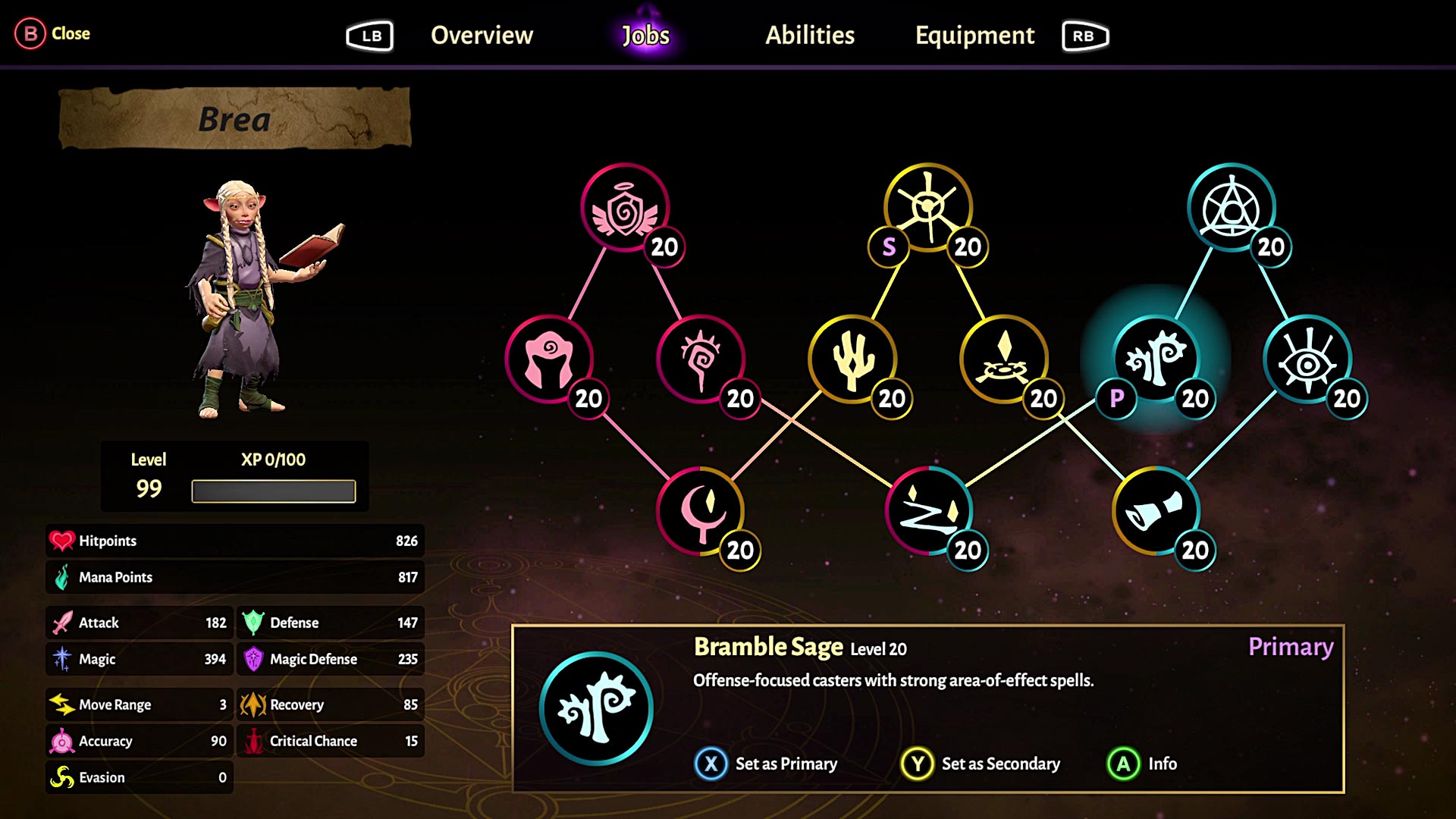Click the XP progress bar
1456x819 pixels.
(x=274, y=490)
